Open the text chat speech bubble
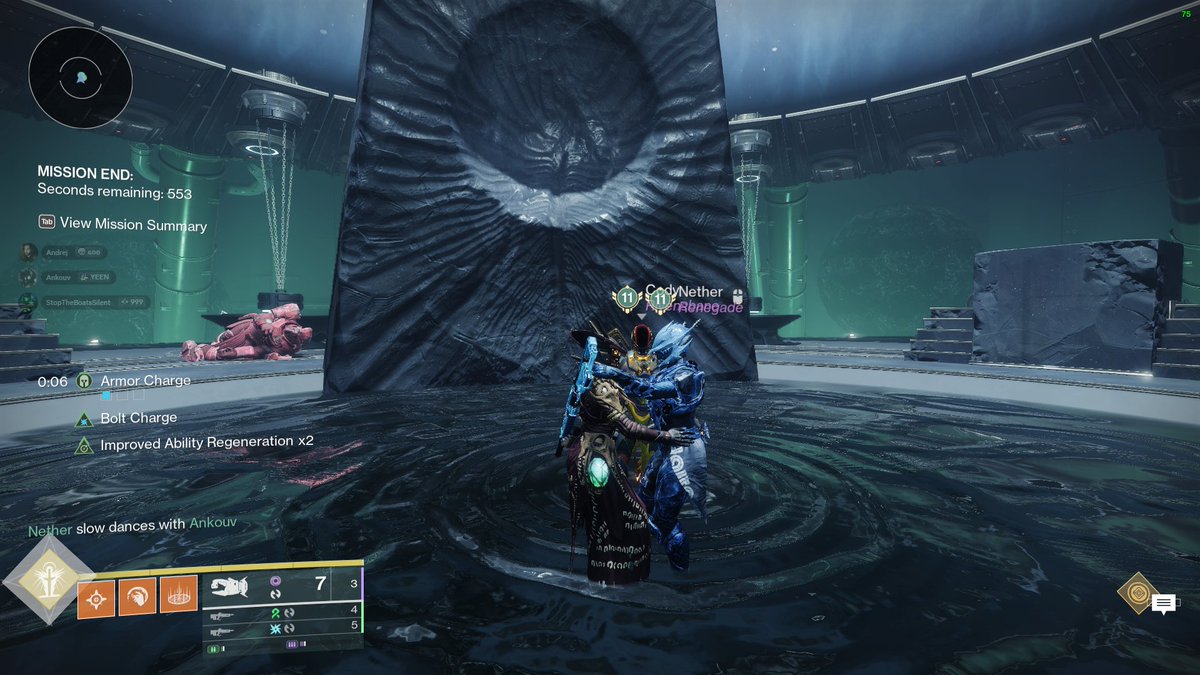The image size is (1200, 675). pyautogui.click(x=1163, y=603)
